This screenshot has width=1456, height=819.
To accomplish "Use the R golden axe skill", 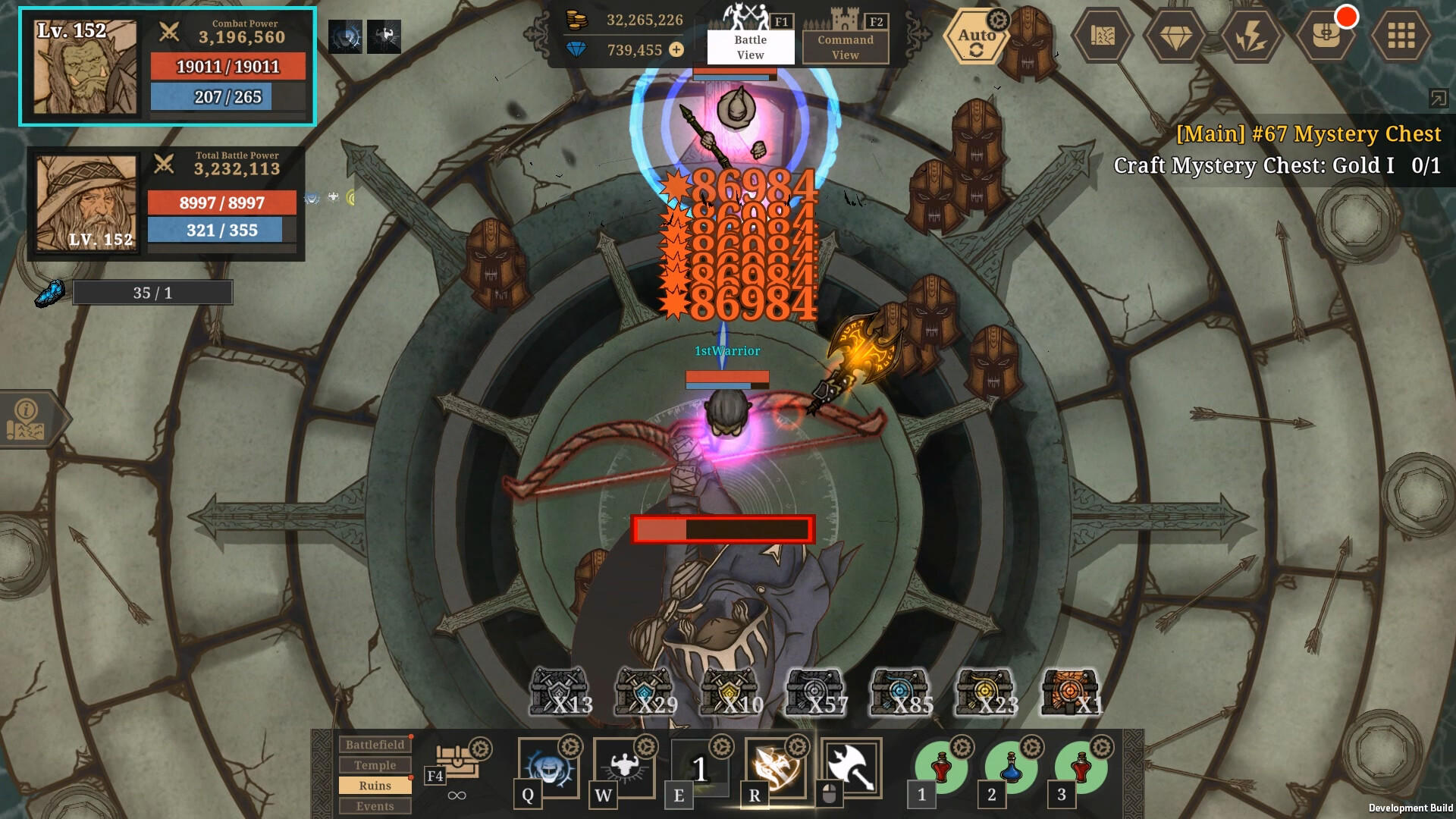I will [x=774, y=768].
